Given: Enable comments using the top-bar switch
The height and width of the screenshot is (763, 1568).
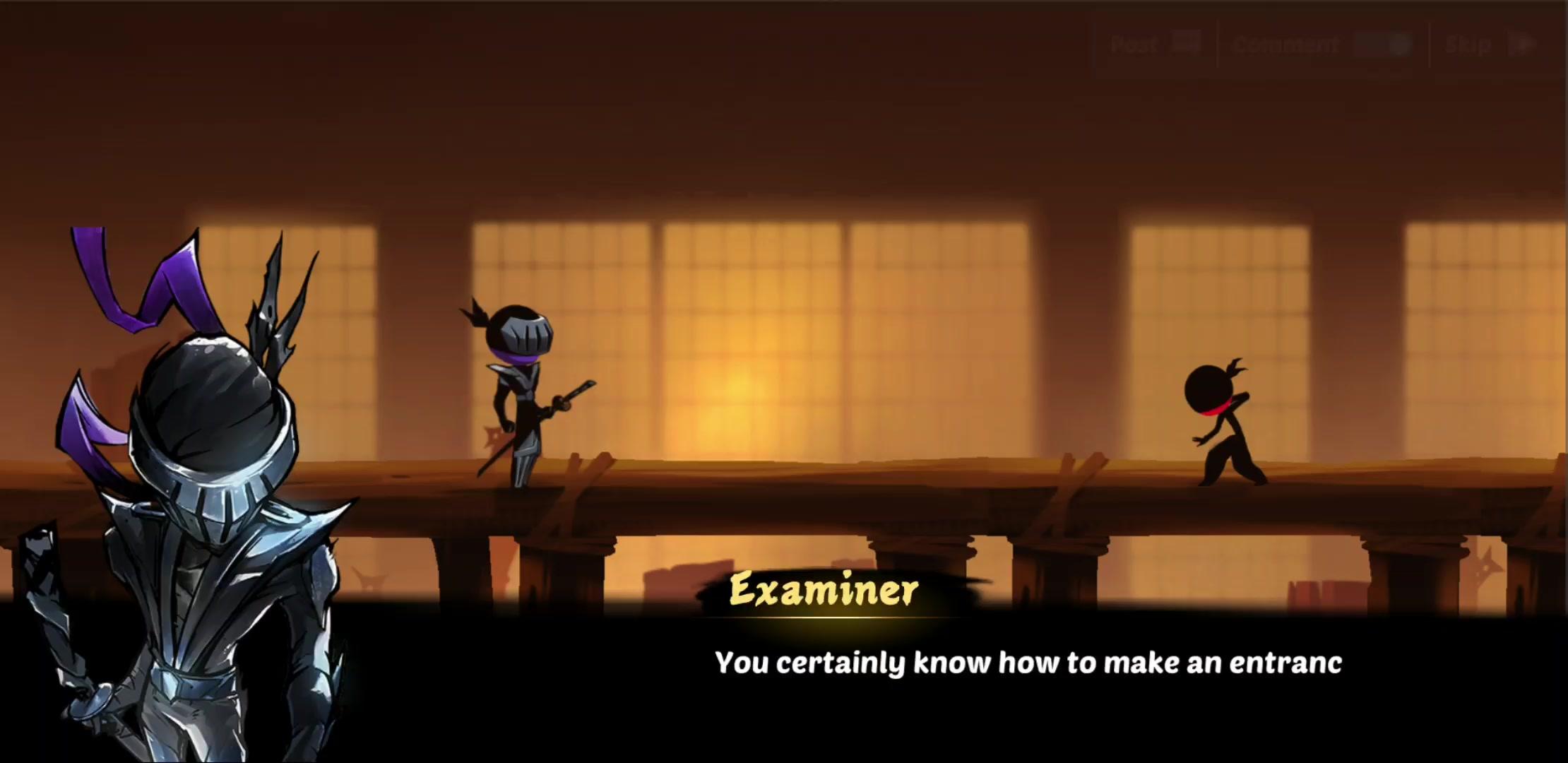Looking at the screenshot, I should pyautogui.click(x=1381, y=45).
